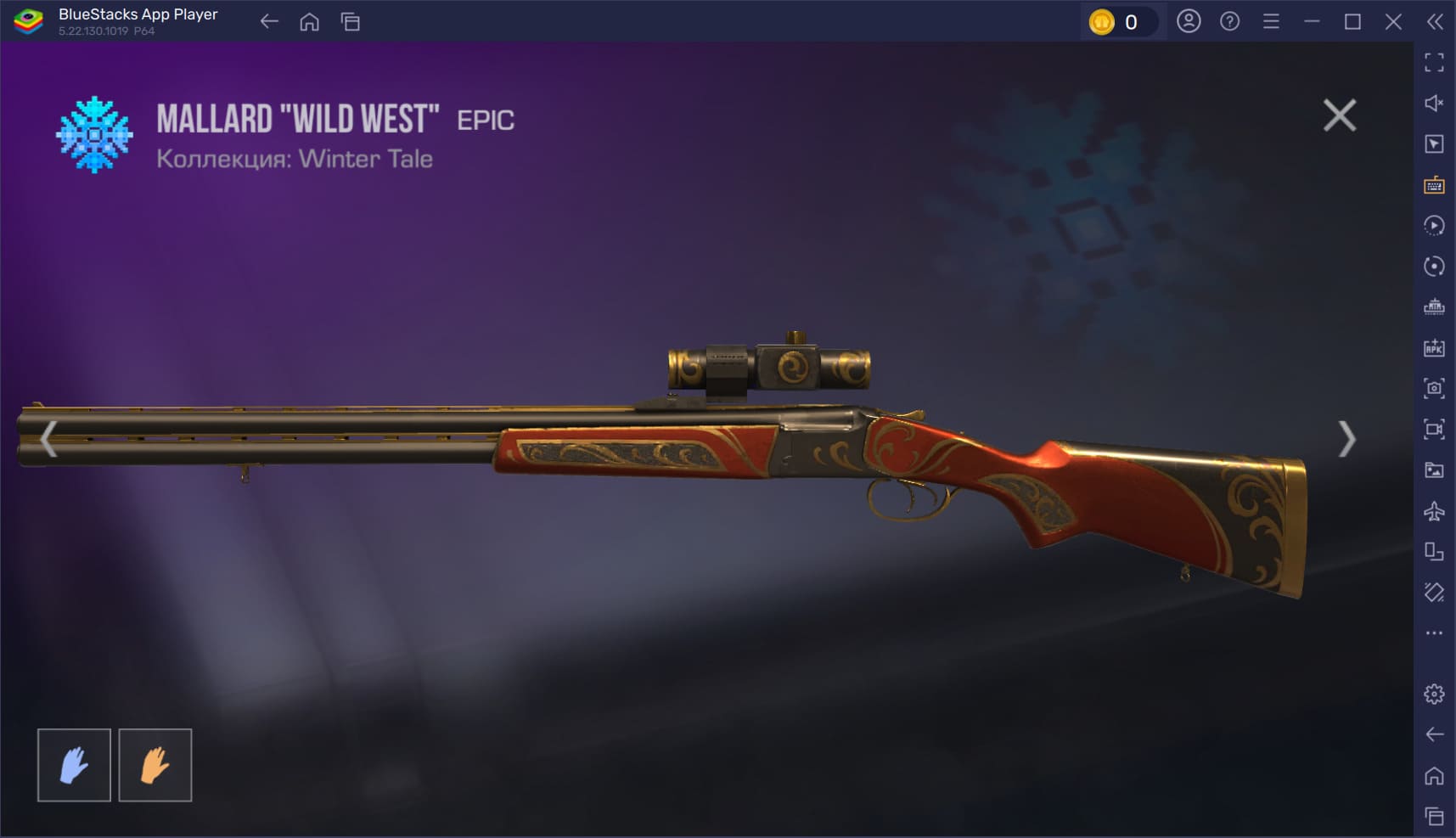Open BlueStacks settings gear
Screen dimensions: 1456x838
coord(1434,694)
